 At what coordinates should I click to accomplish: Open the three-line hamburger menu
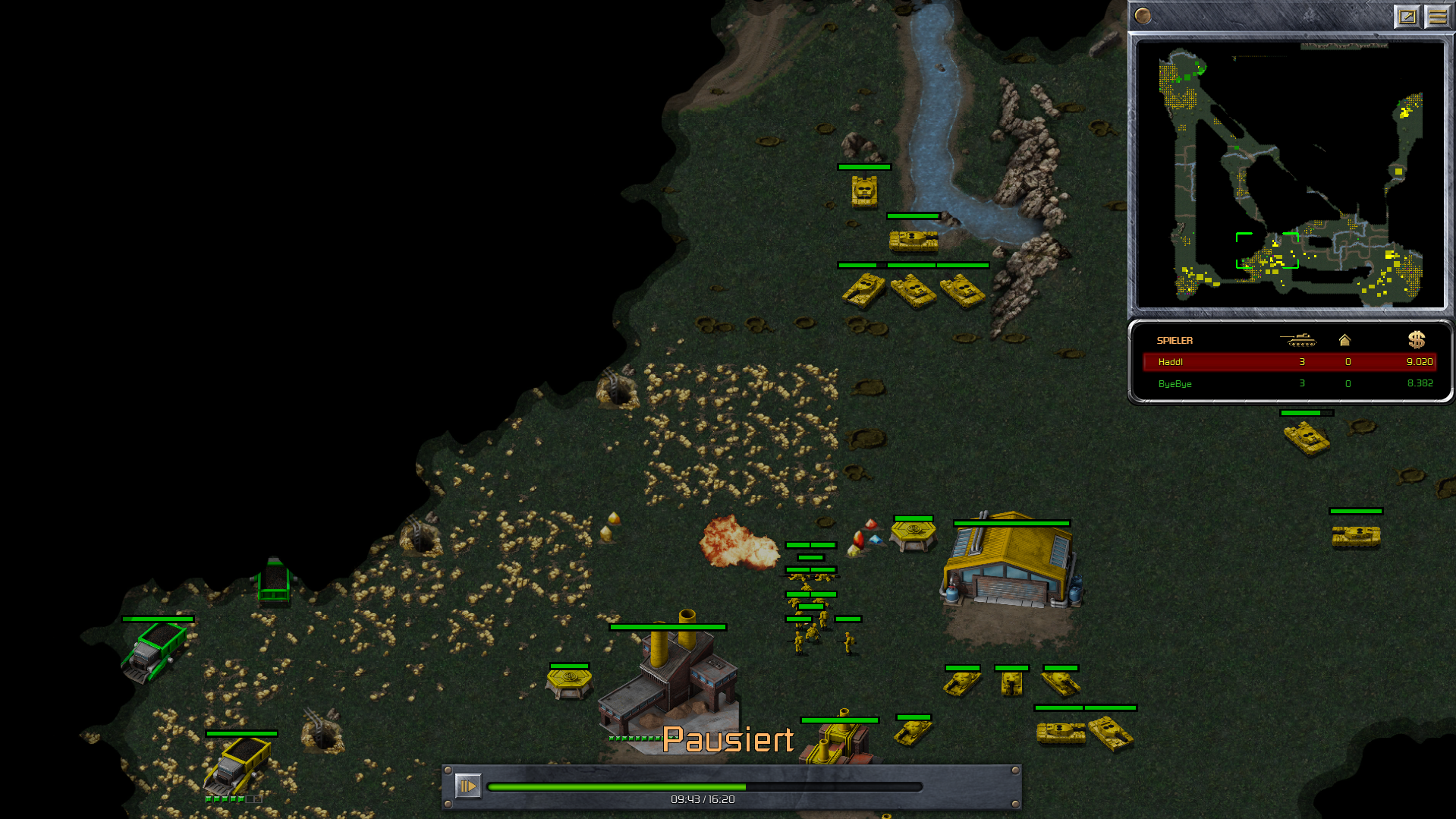(x=1437, y=16)
